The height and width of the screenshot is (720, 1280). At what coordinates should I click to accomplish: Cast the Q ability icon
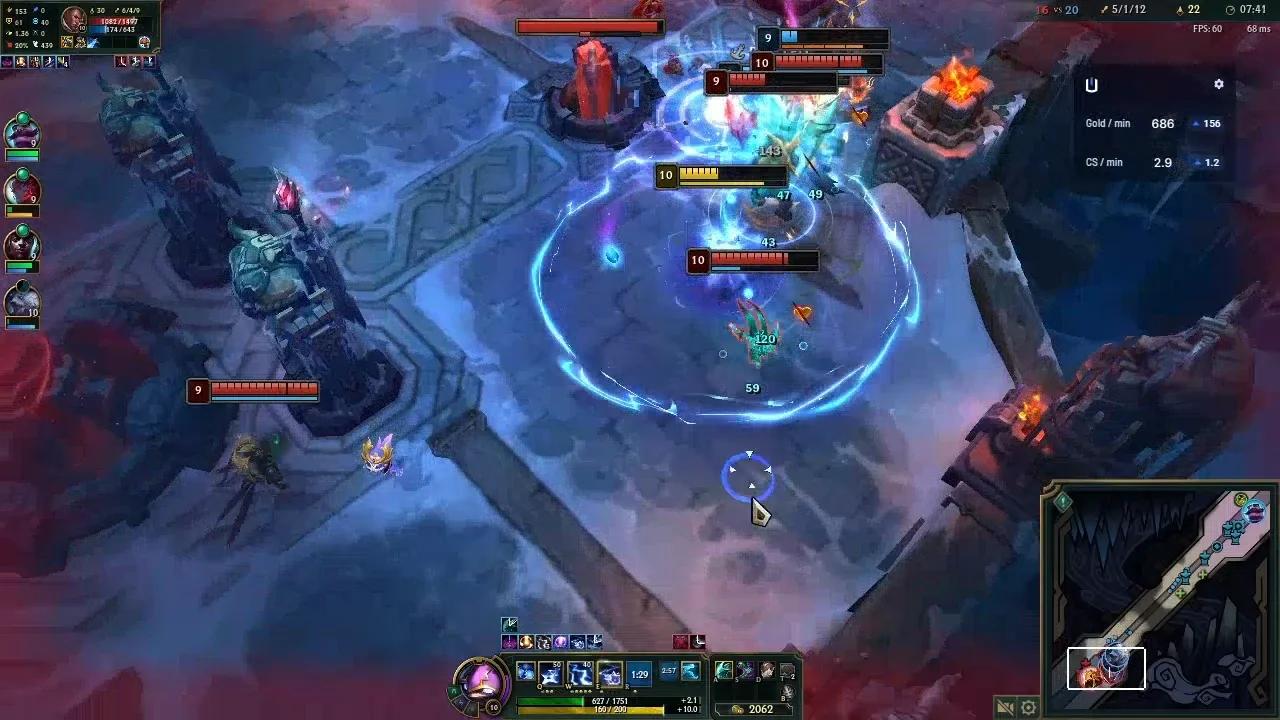[x=550, y=672]
